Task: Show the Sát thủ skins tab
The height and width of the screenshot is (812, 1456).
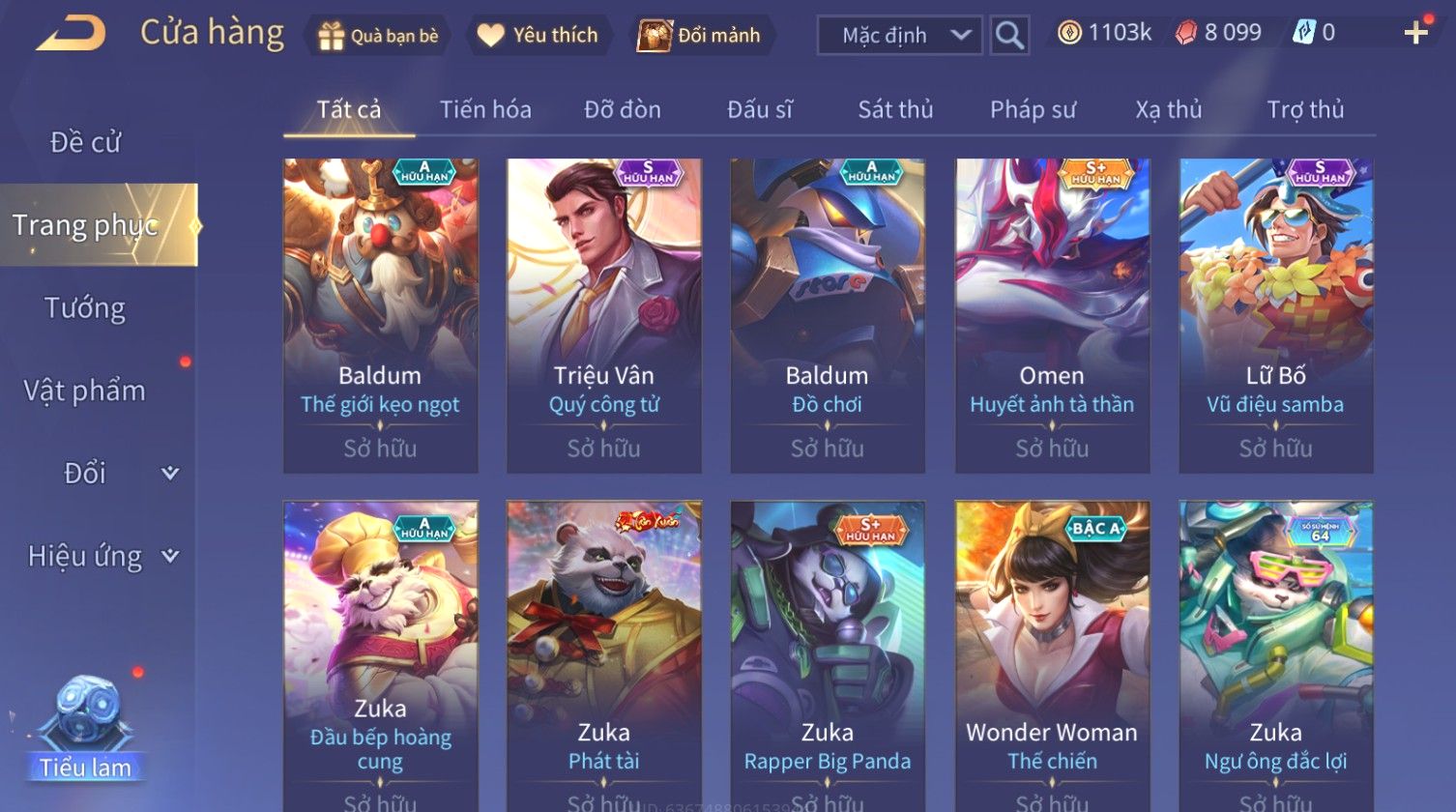Action: [x=895, y=110]
